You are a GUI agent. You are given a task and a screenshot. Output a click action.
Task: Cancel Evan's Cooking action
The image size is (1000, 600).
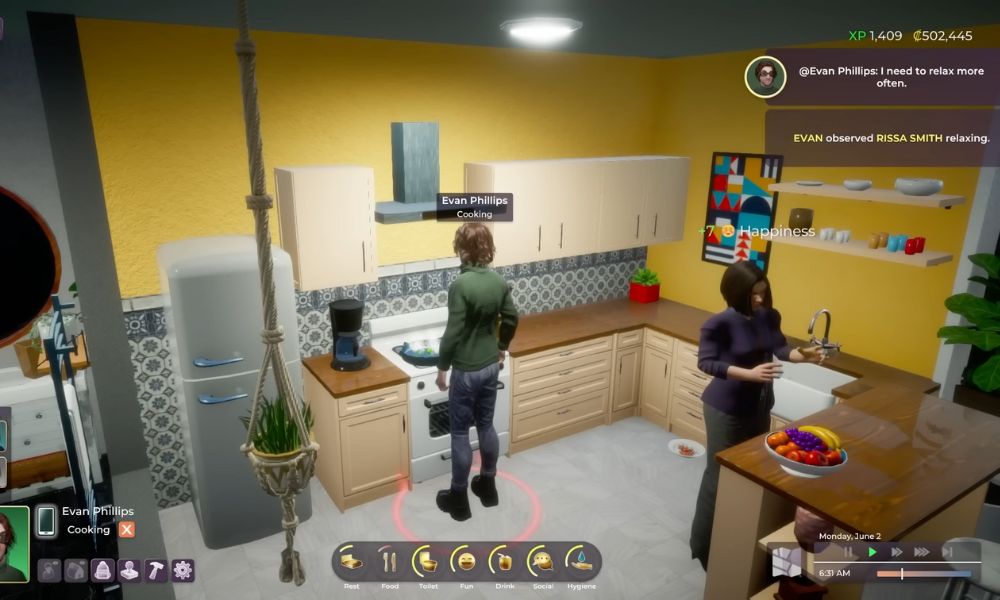127,530
